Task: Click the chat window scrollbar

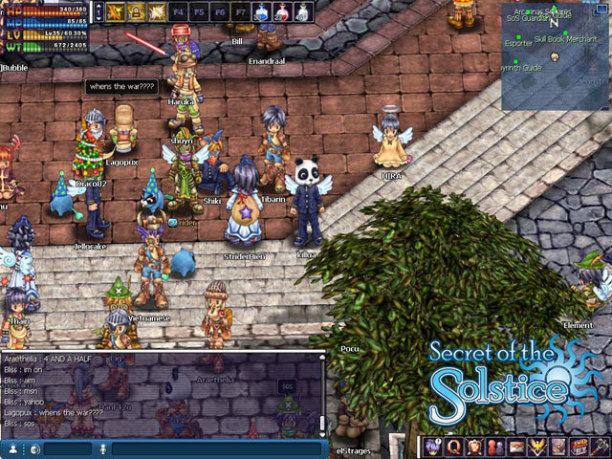Action: pyautogui.click(x=322, y=395)
